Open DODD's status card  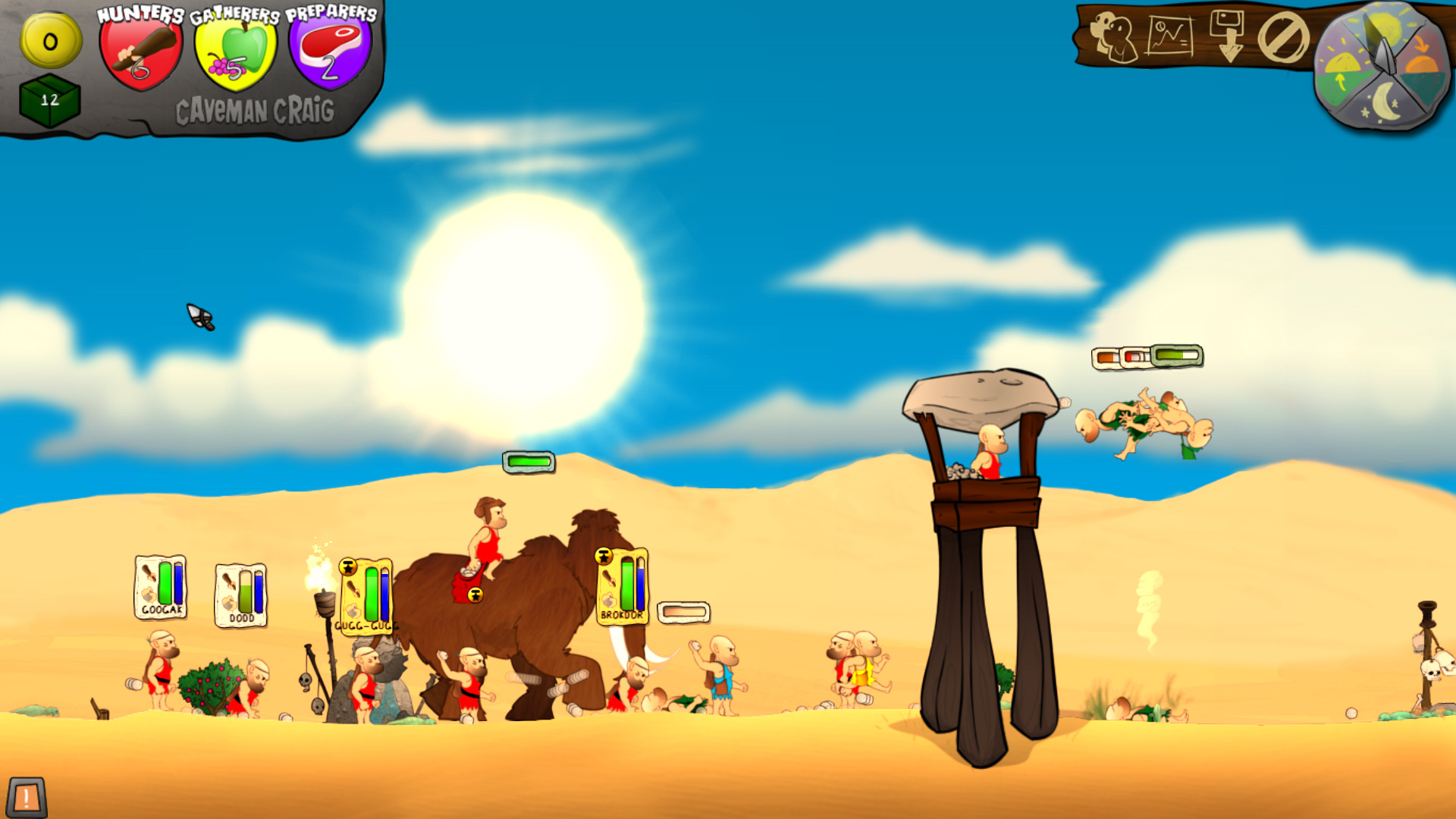click(239, 598)
